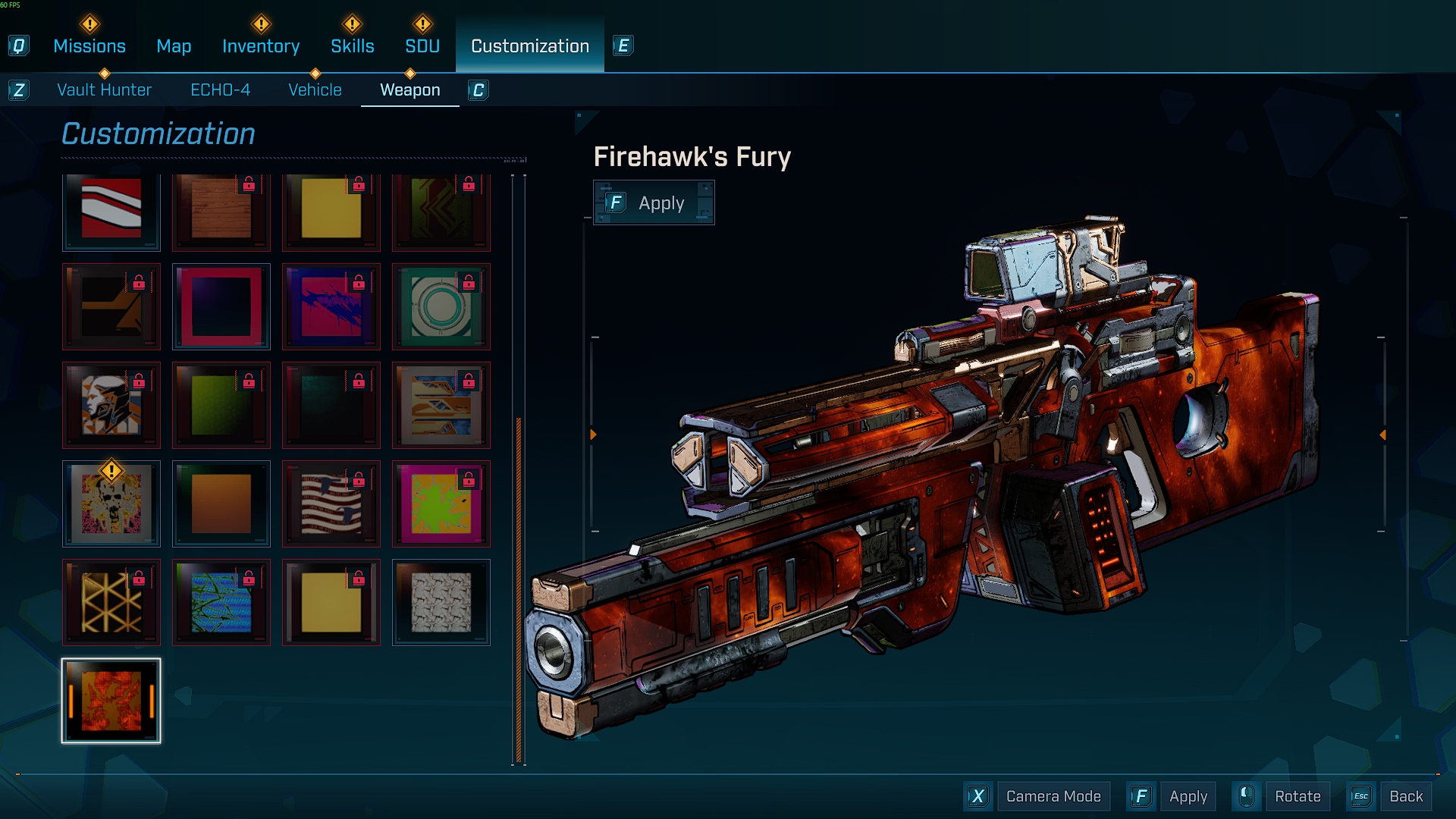
Task: Choose the white marble pattern skin
Action: (441, 602)
